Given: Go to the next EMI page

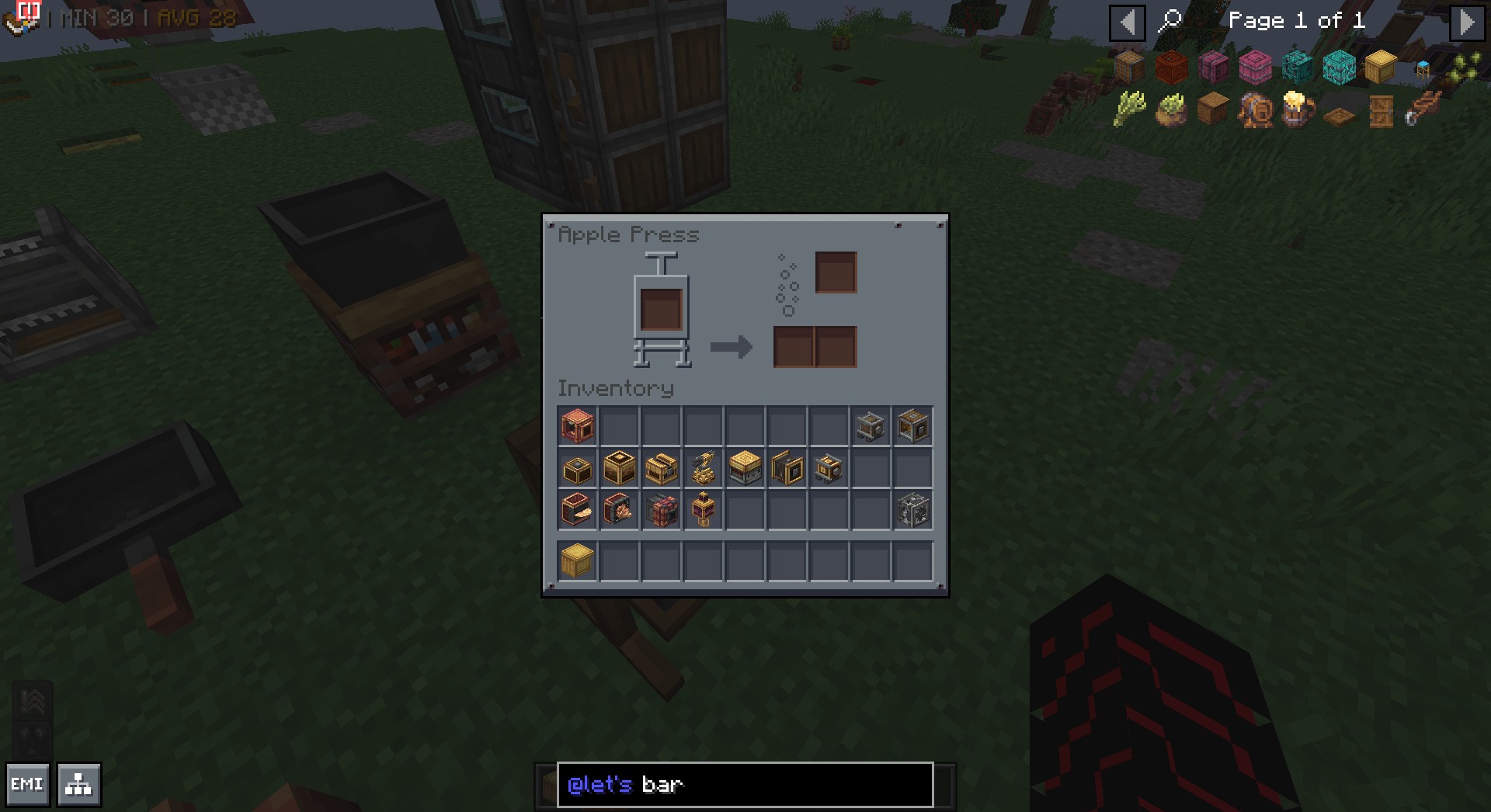Looking at the screenshot, I should coord(1467,23).
